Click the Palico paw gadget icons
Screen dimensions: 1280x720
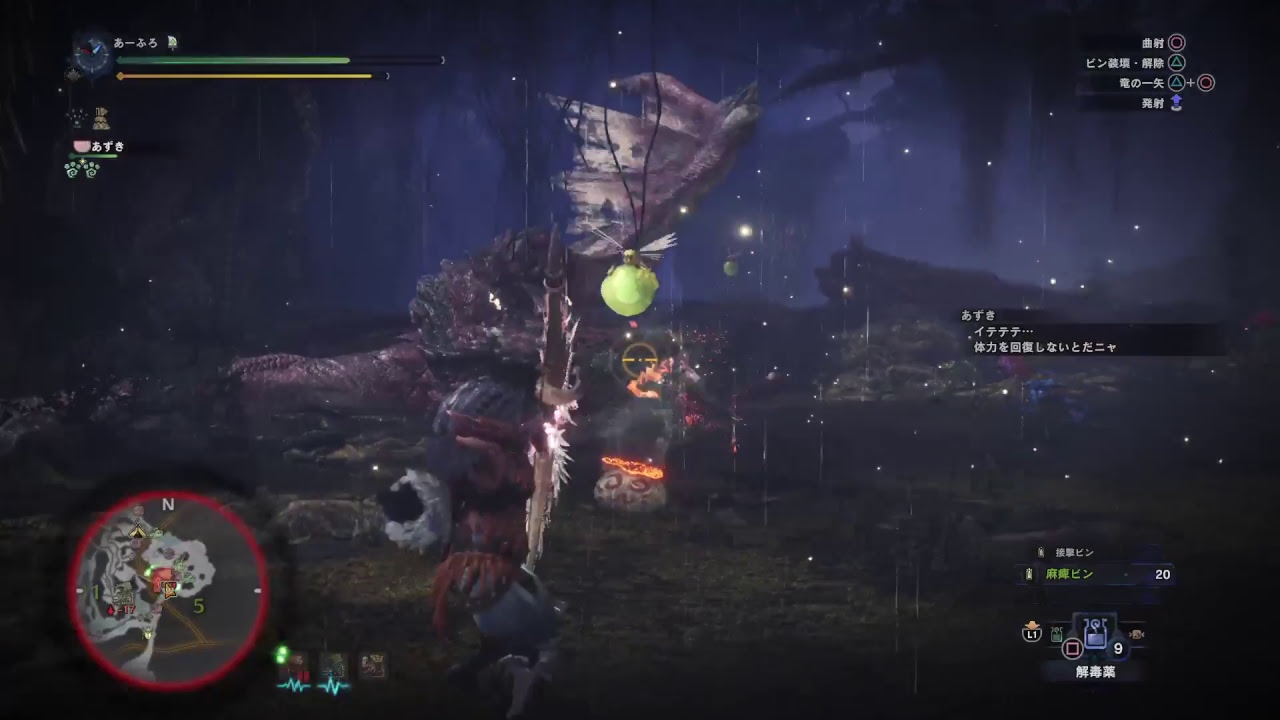coord(82,169)
